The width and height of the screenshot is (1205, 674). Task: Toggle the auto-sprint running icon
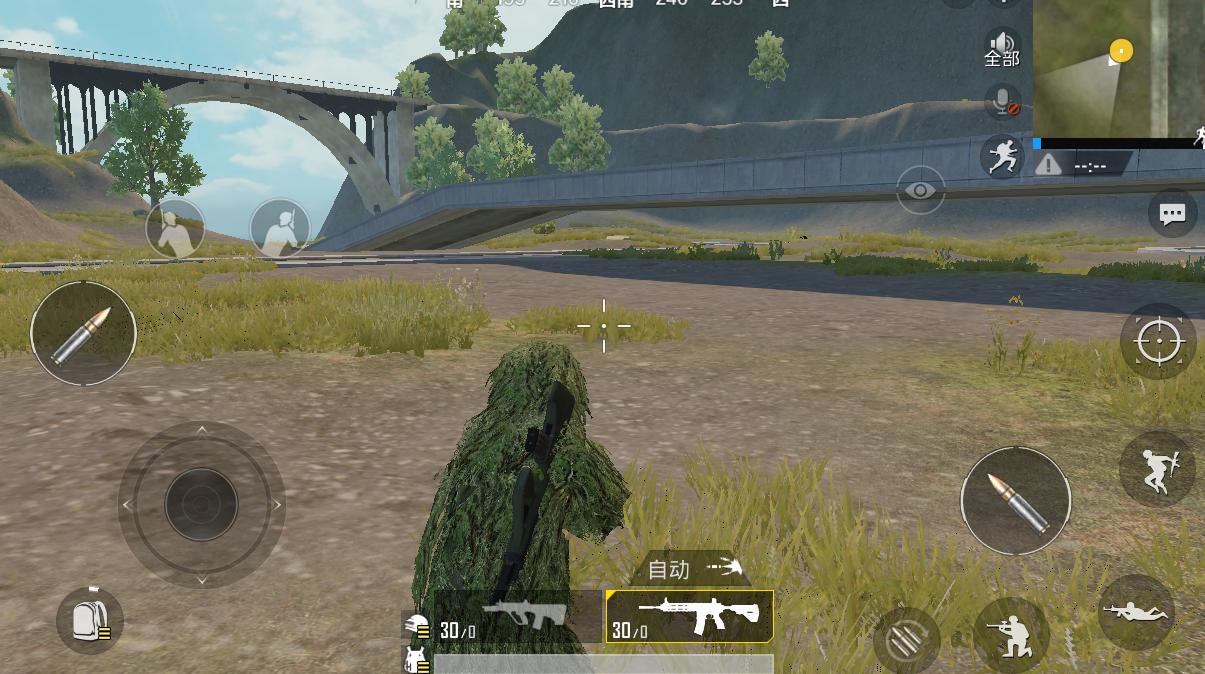1001,156
